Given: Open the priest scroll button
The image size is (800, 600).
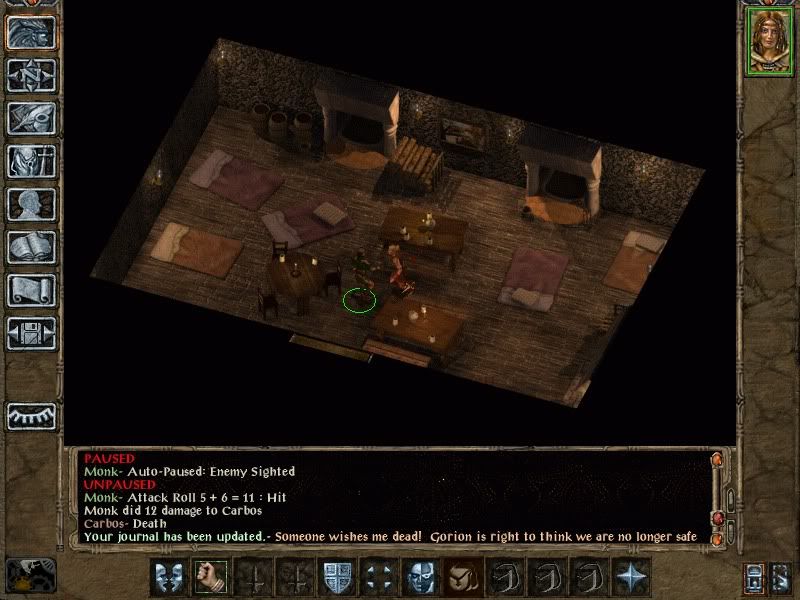Looking at the screenshot, I should (x=31, y=290).
